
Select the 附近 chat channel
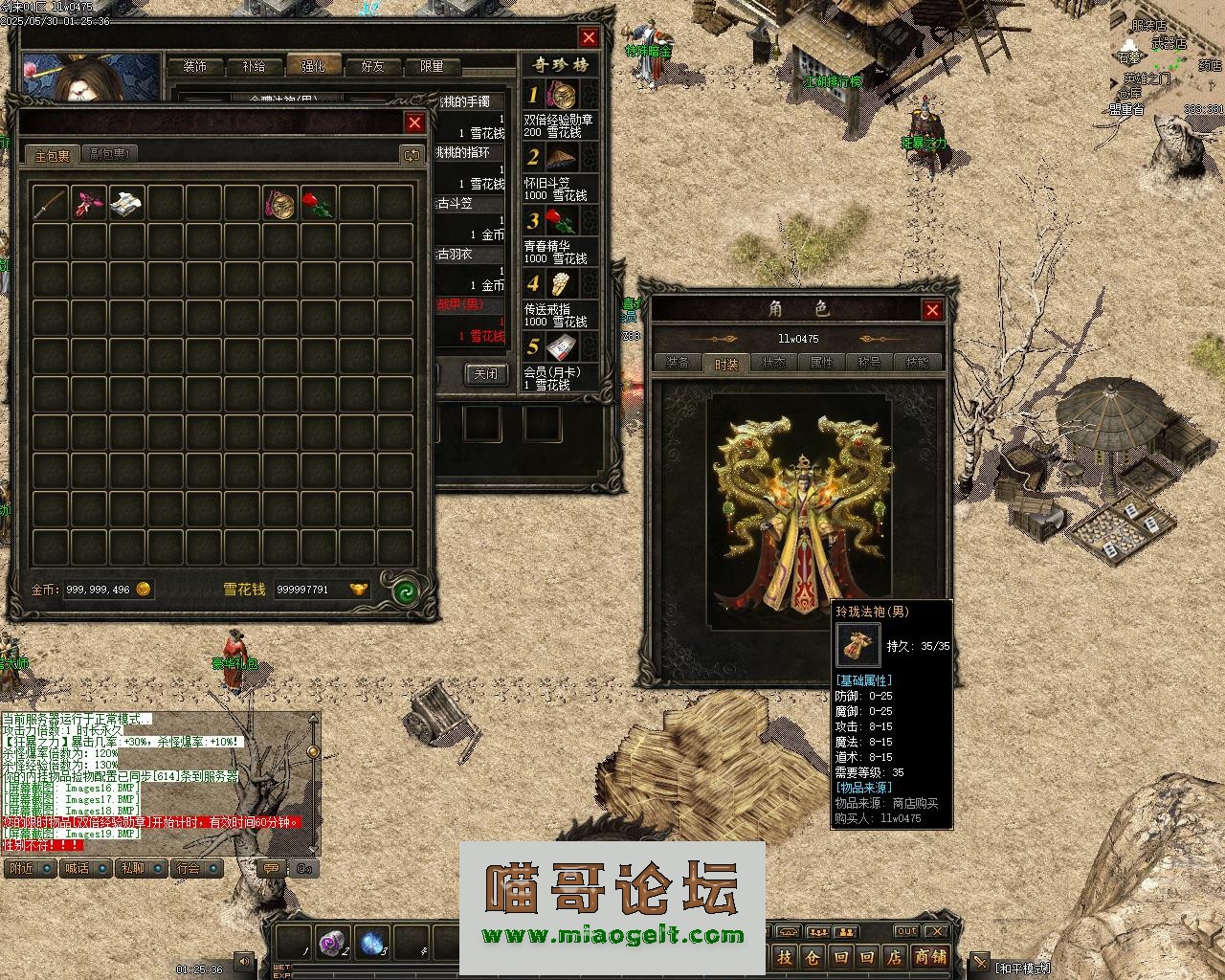pos(20,868)
